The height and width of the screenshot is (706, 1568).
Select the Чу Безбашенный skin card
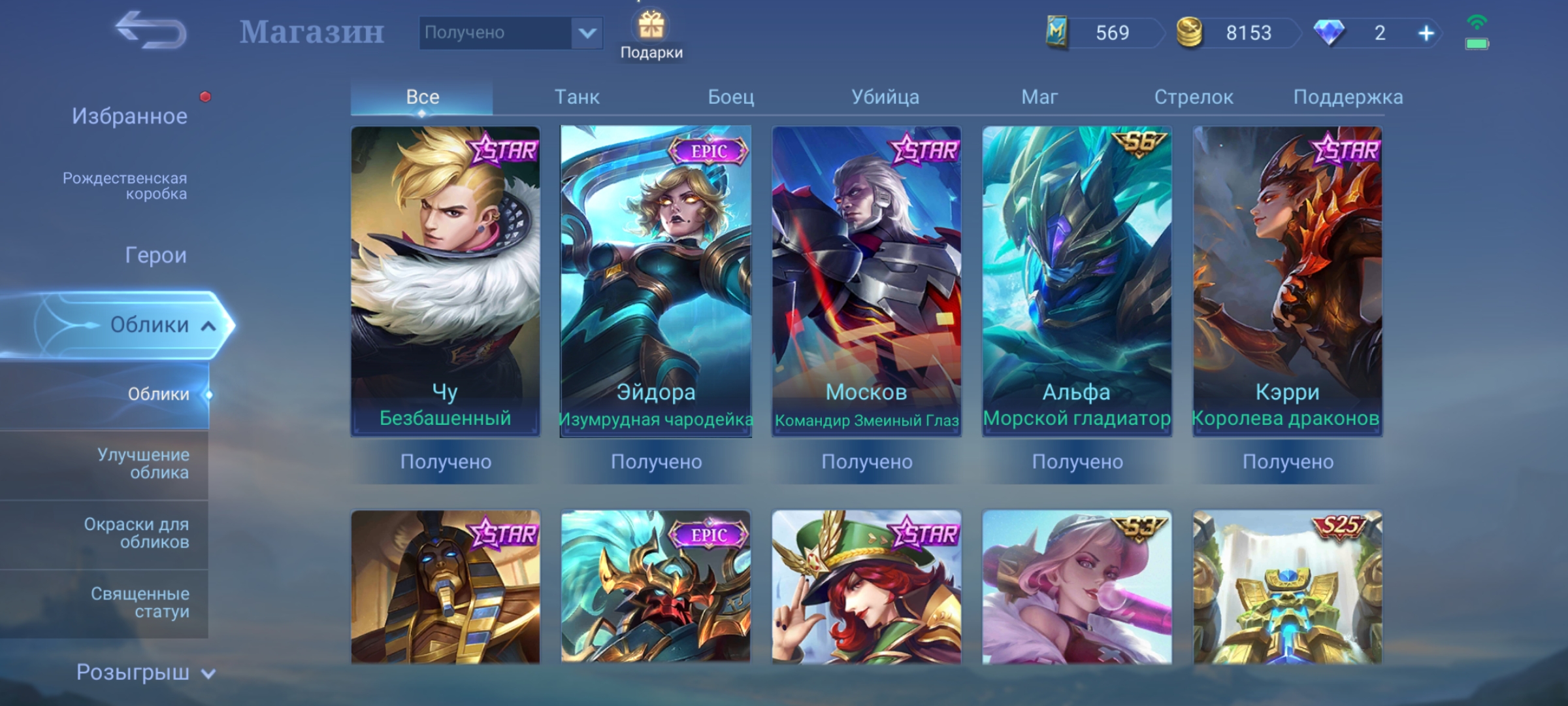446,281
